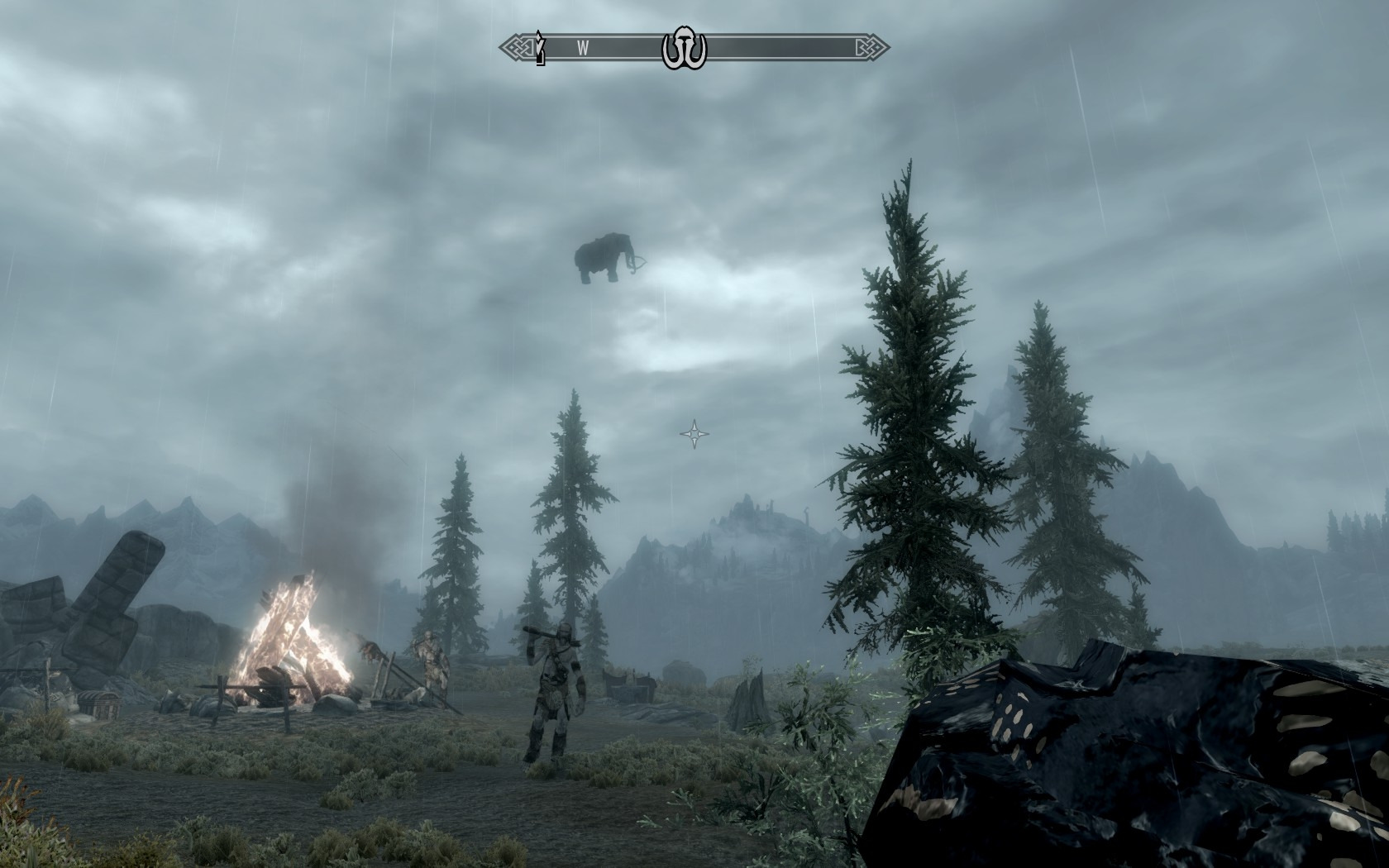Select the black location marker beside W
Screen dimensions: 1389x868
click(541, 49)
